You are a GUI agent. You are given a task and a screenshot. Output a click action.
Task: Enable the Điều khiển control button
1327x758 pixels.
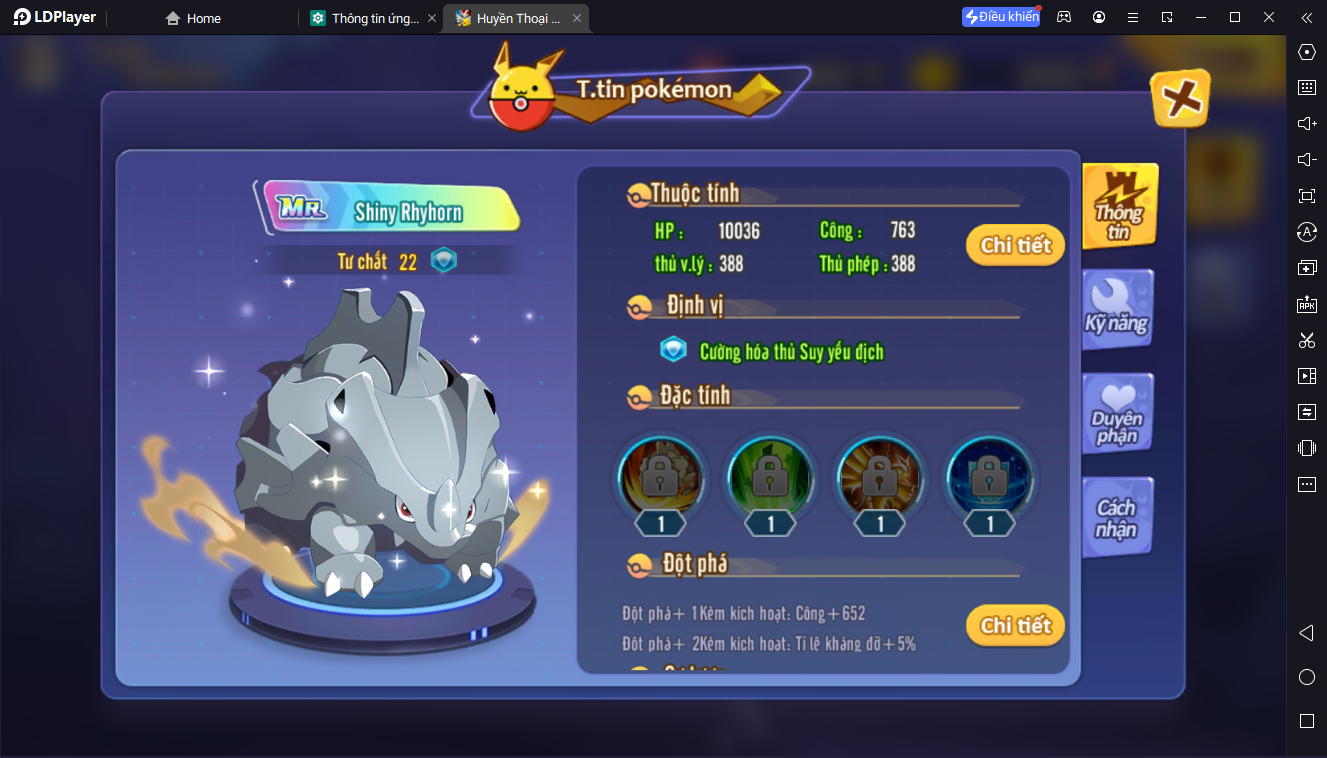[x=1000, y=17]
